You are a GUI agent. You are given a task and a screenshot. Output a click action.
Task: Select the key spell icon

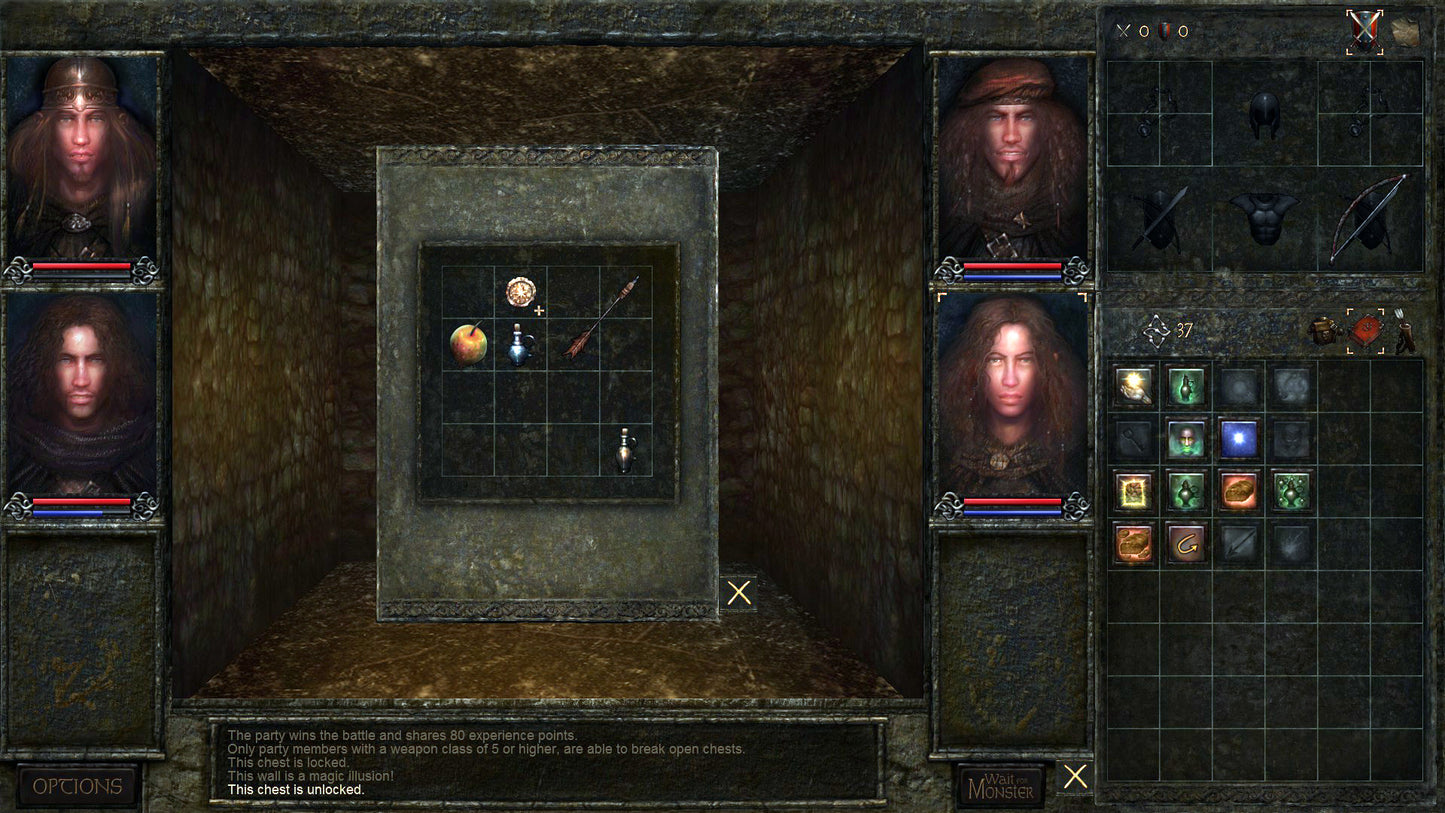click(1134, 441)
